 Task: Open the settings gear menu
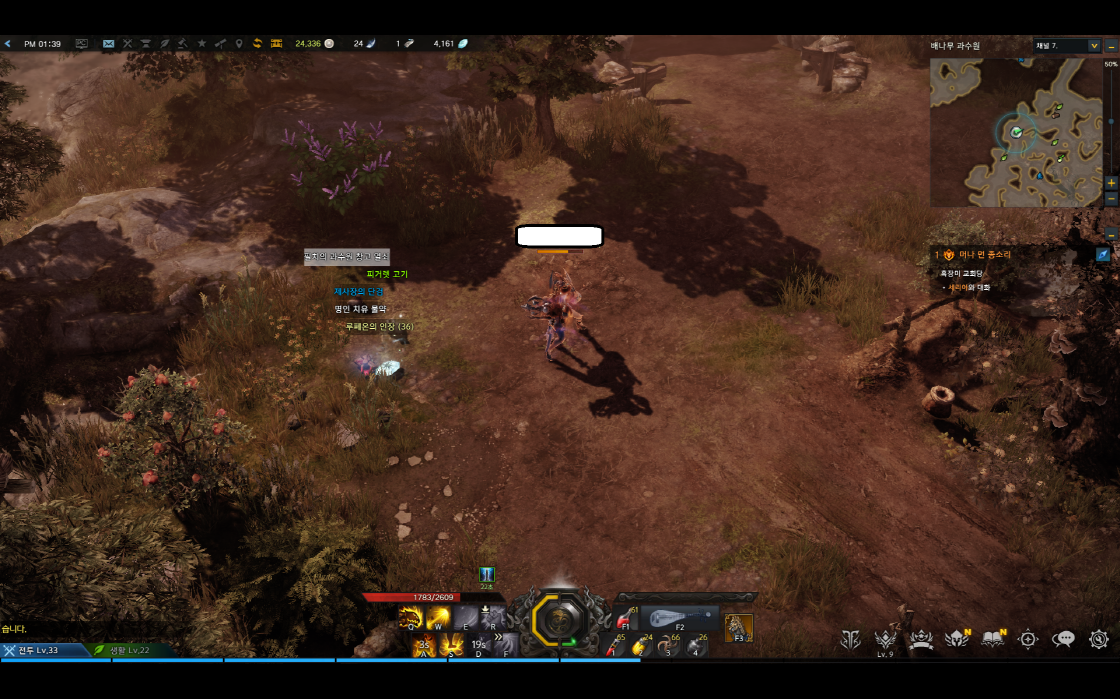point(1099,639)
